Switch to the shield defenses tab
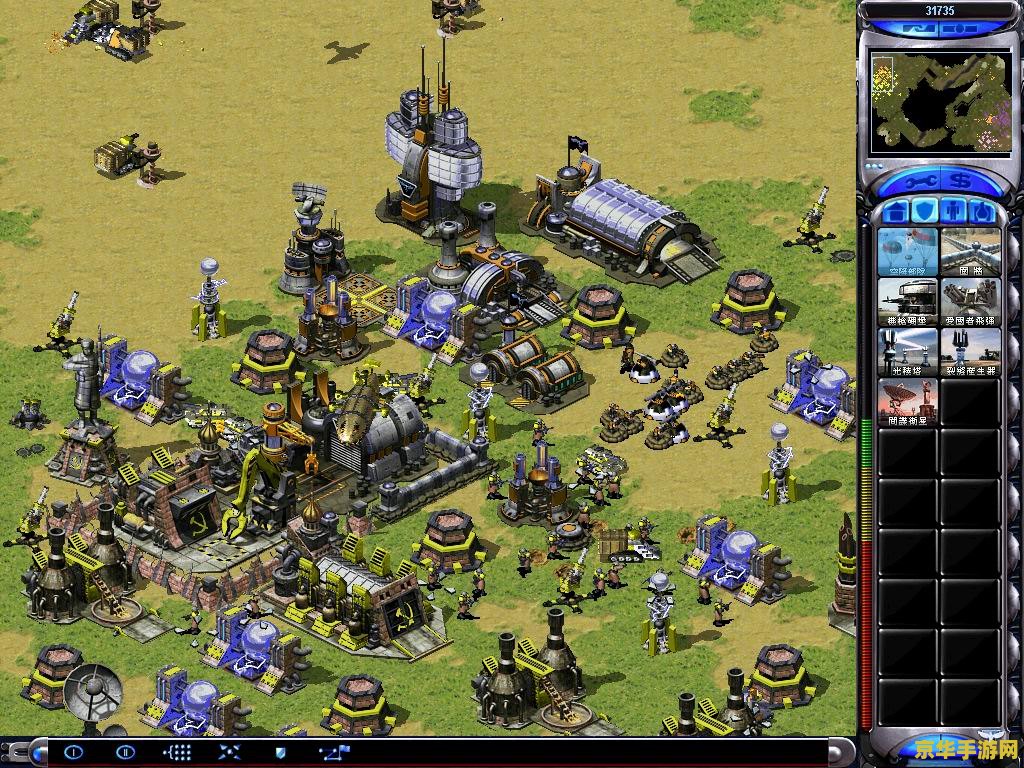Image resolution: width=1024 pixels, height=768 pixels. pyautogui.click(x=924, y=212)
